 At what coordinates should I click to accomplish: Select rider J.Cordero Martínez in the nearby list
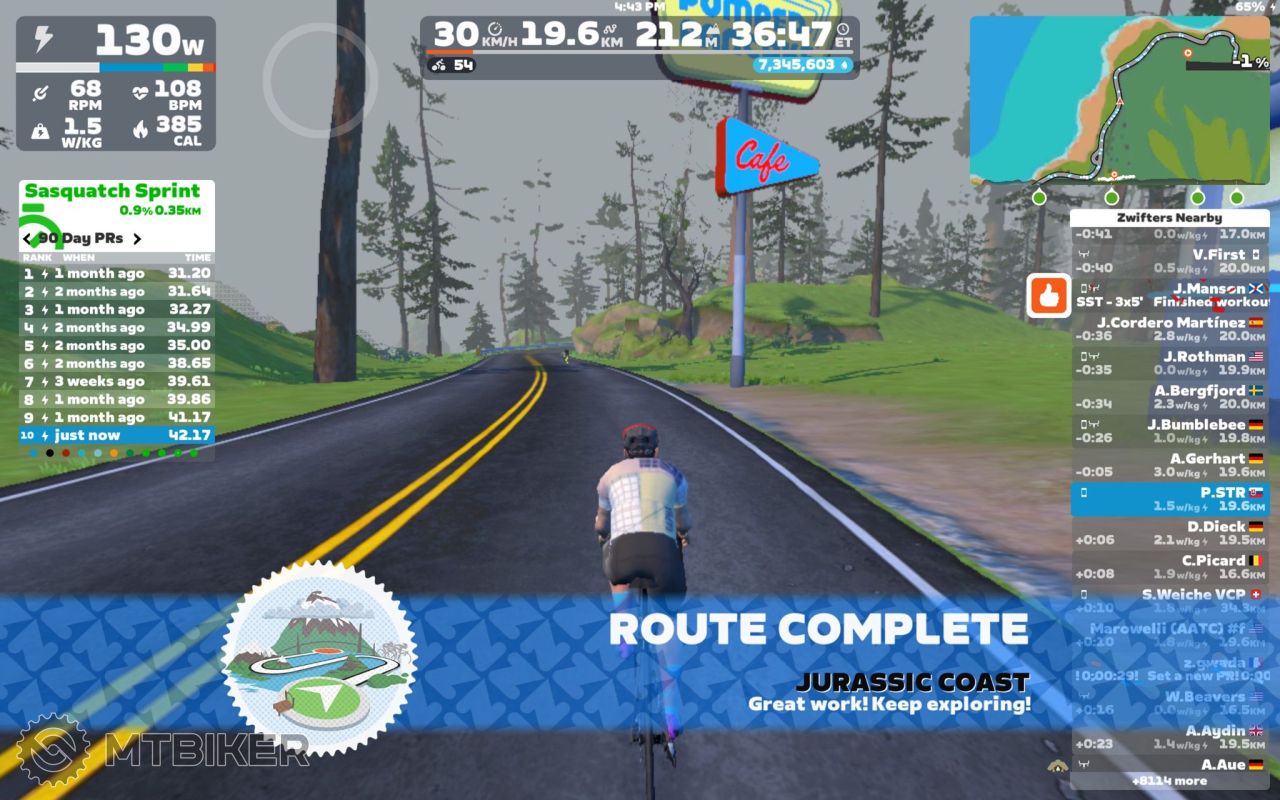(1170, 330)
